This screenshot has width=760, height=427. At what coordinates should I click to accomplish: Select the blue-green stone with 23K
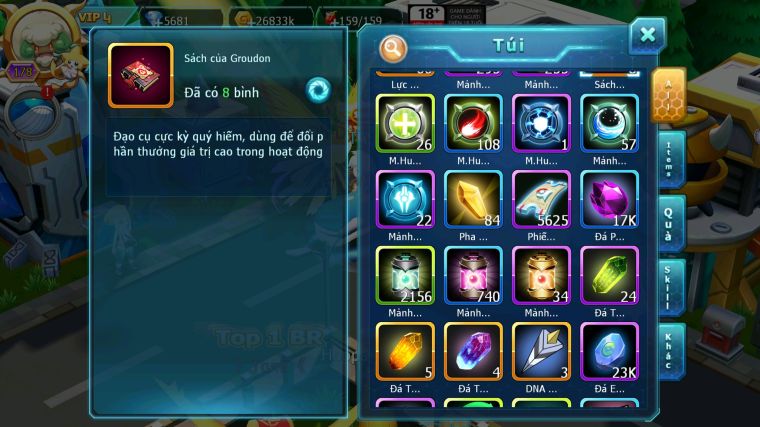(609, 351)
